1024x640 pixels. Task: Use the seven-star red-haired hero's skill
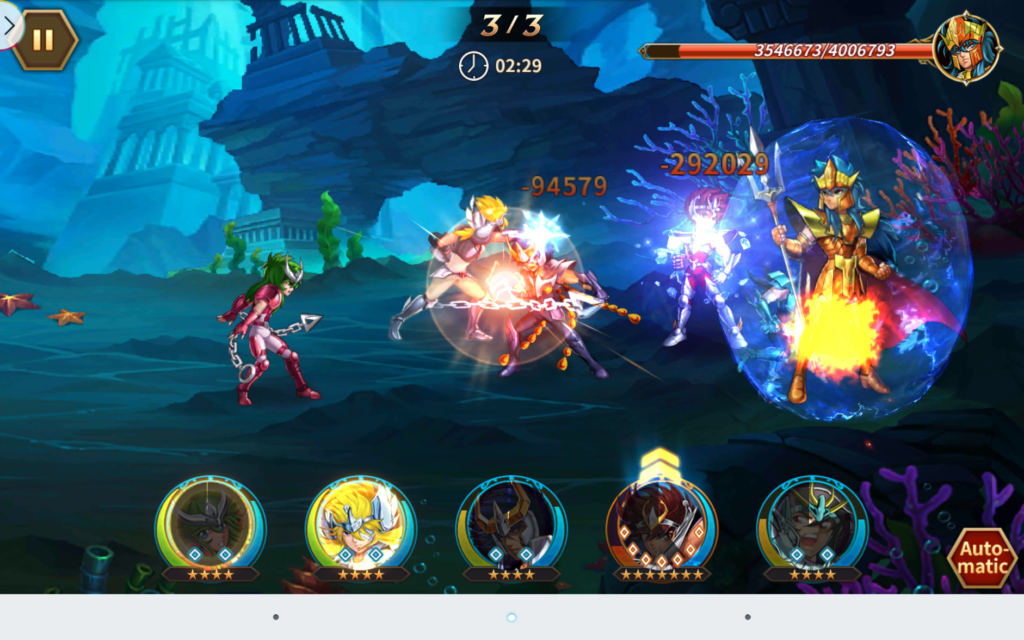[661, 524]
